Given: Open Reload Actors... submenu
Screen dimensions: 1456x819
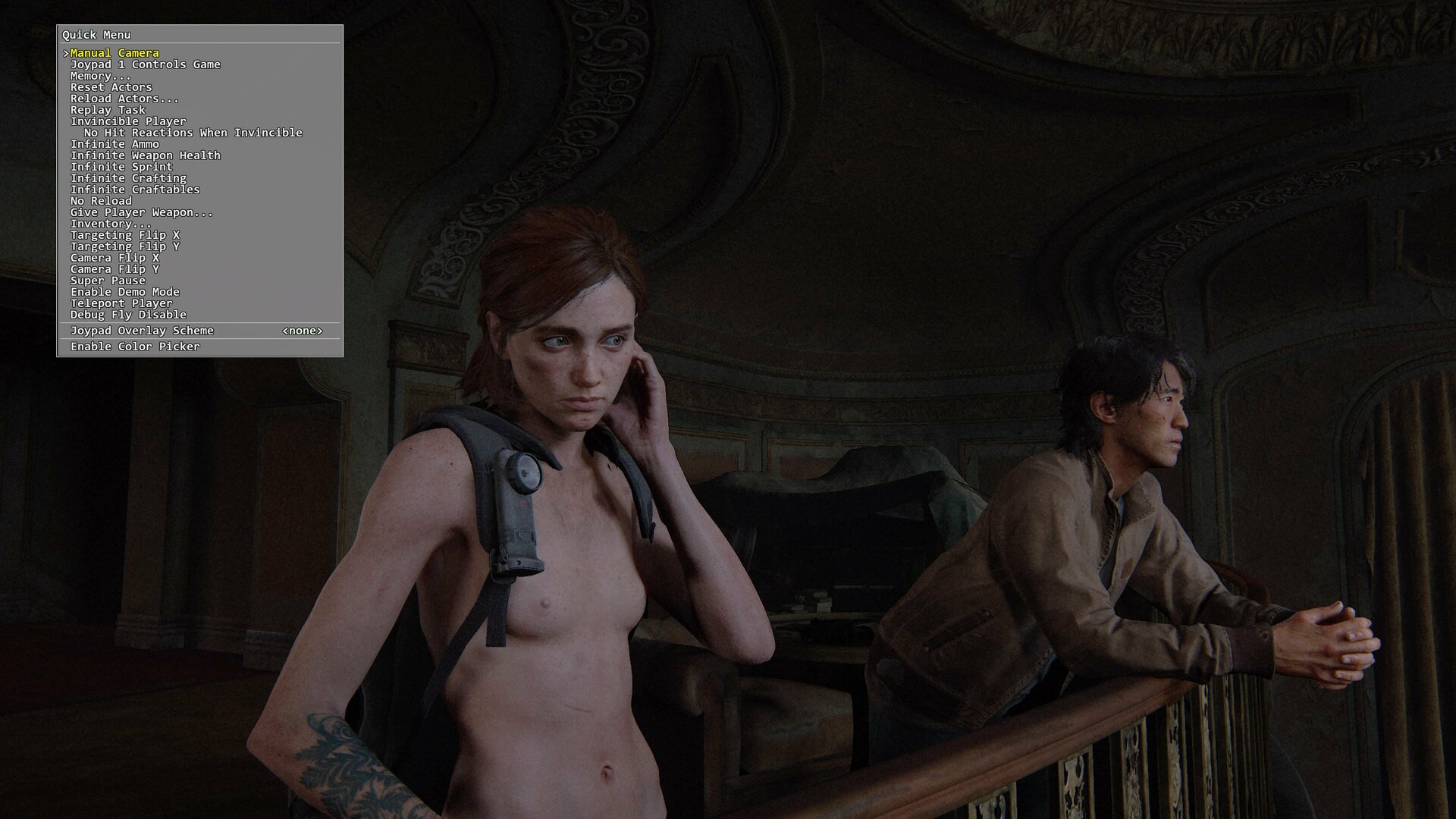Looking at the screenshot, I should (x=124, y=99).
